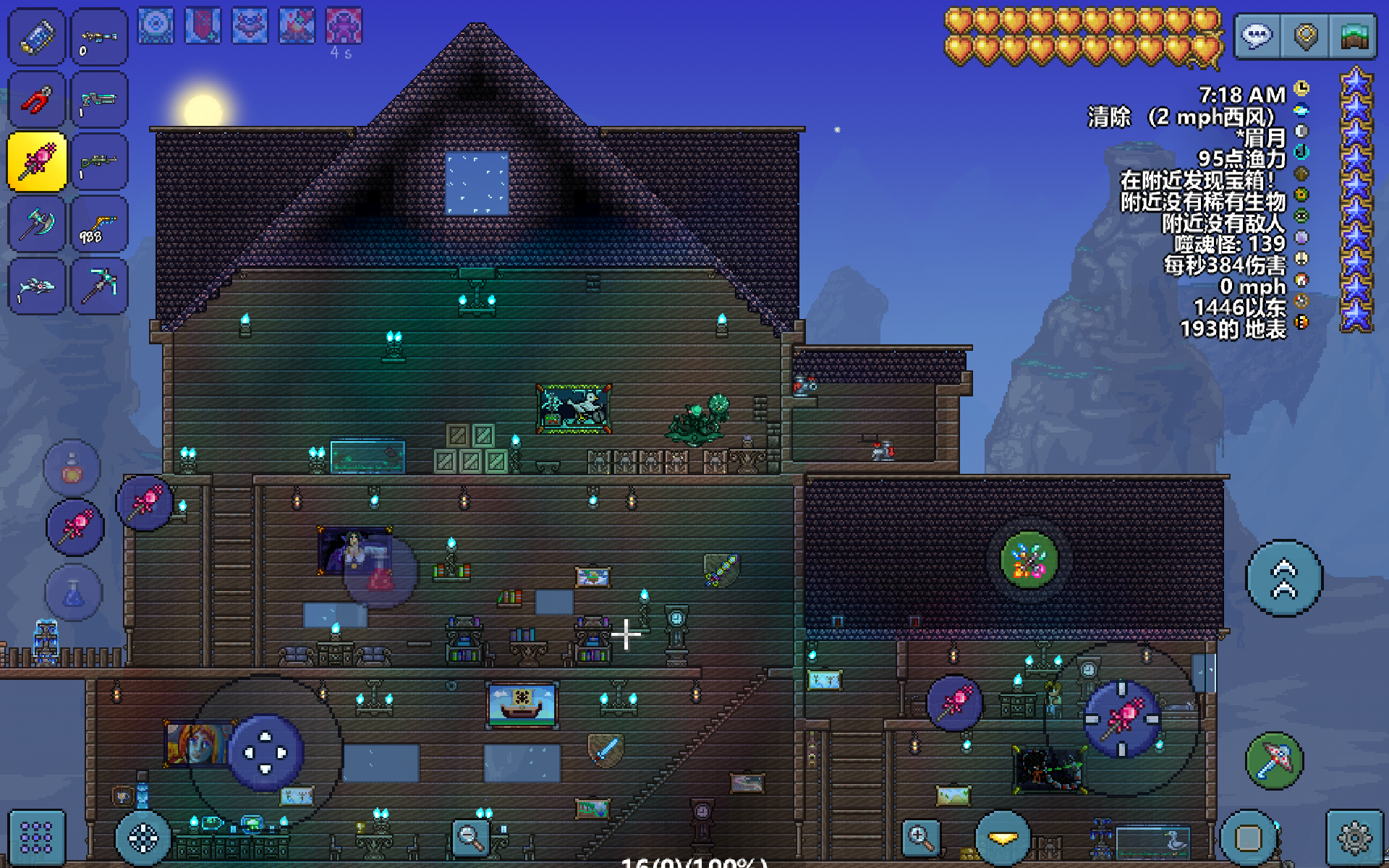
Task: Open the chat speech bubble button
Action: click(x=1257, y=36)
